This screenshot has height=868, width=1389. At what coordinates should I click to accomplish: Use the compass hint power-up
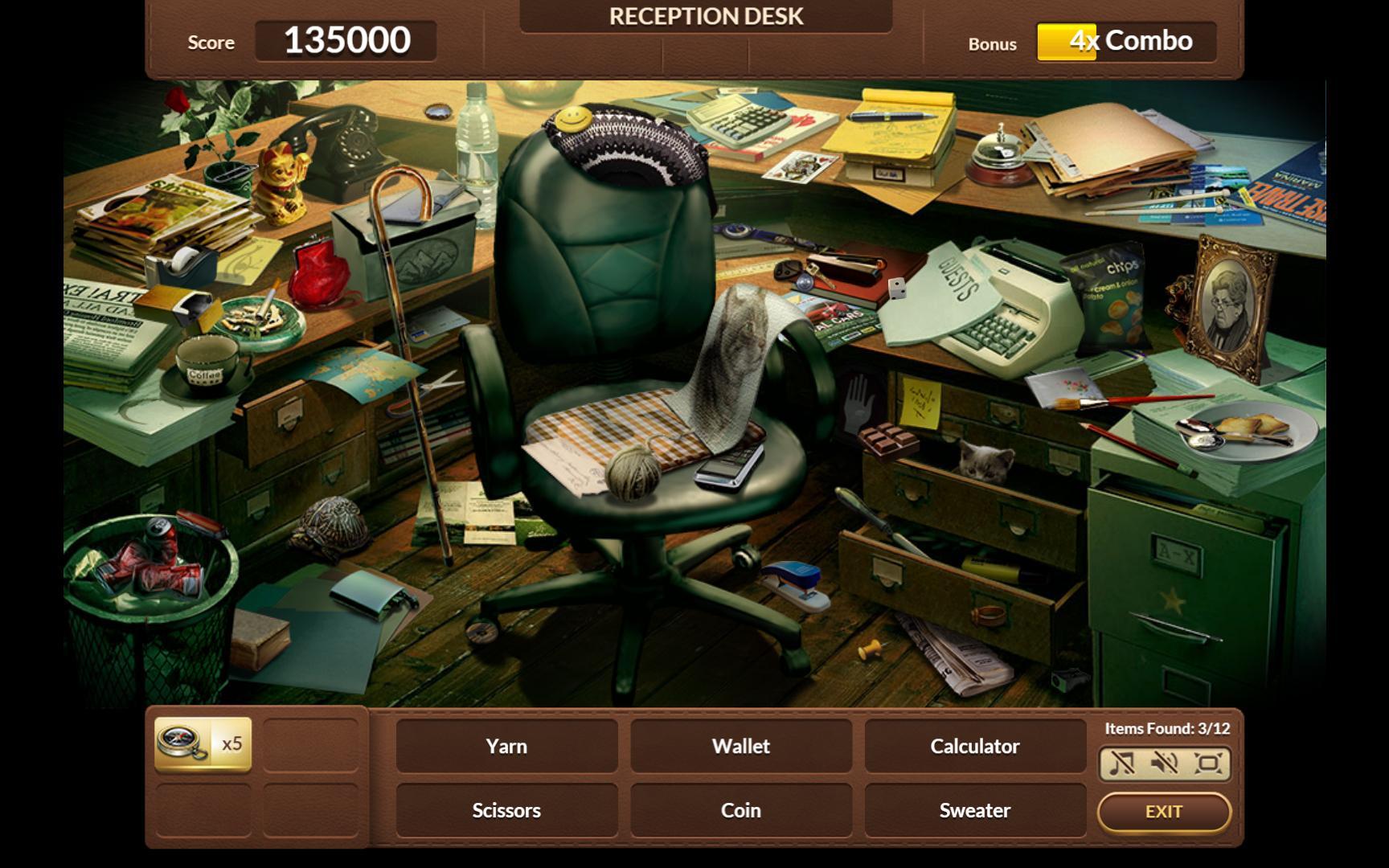[x=202, y=743]
